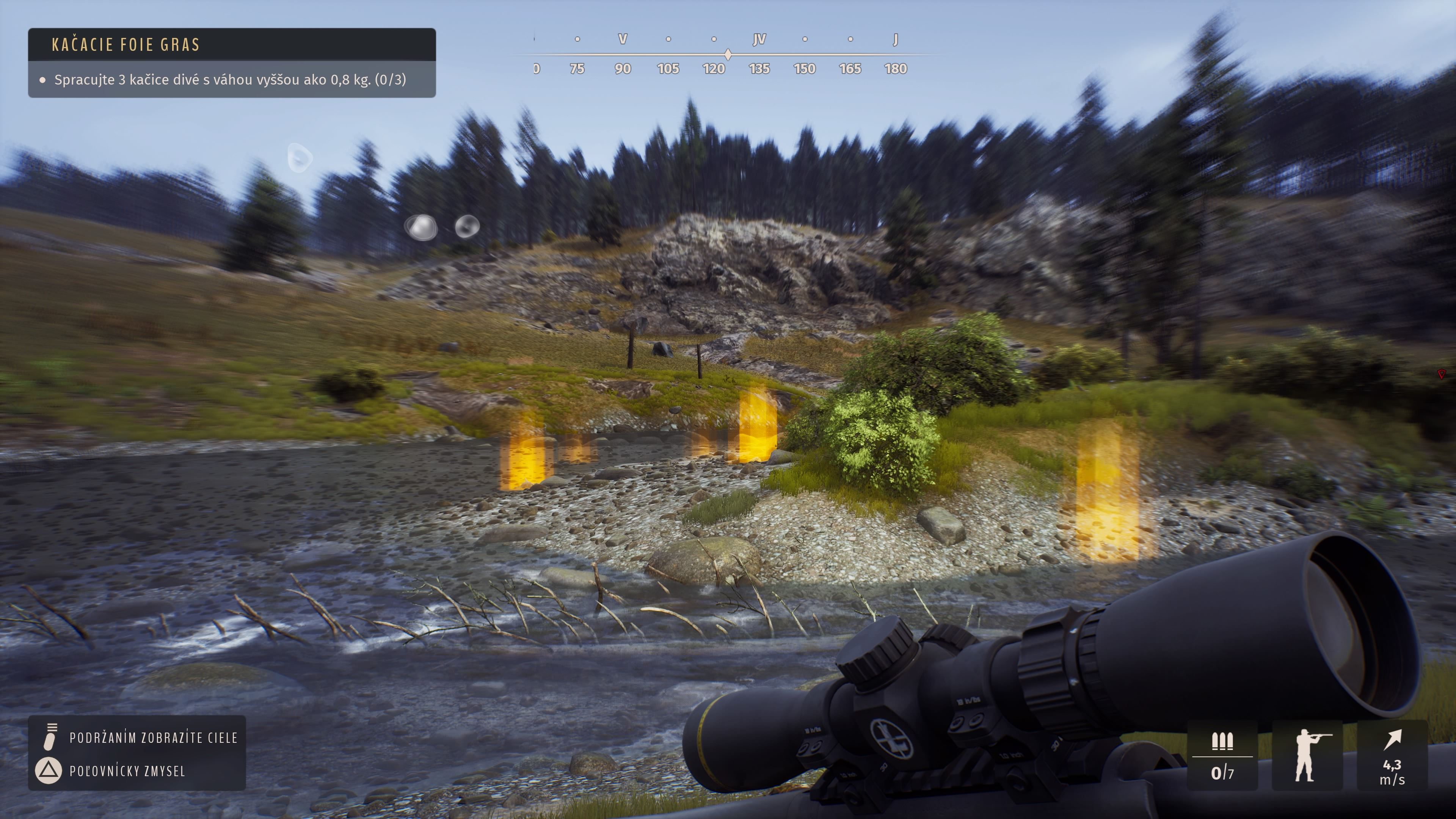Select the duck hunting objective line
Screen dimensions: 1456x819
229,80
